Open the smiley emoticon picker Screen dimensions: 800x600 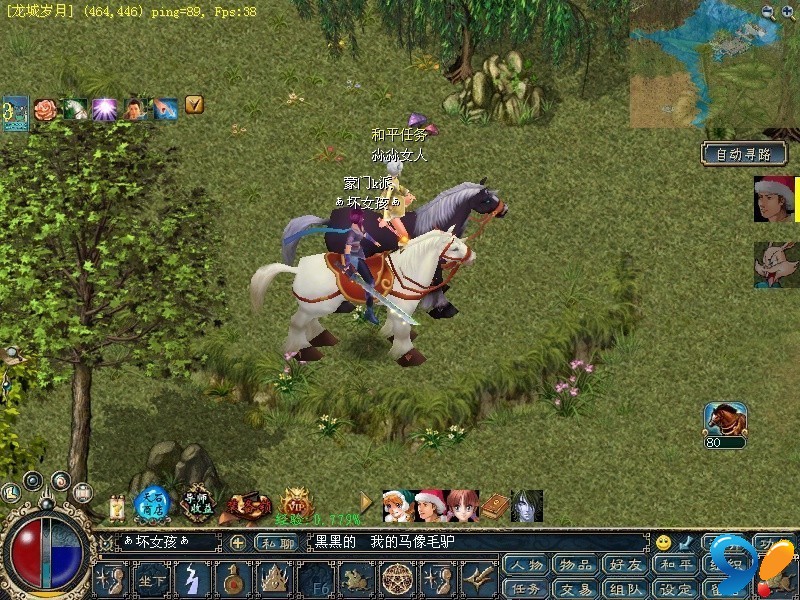click(664, 543)
